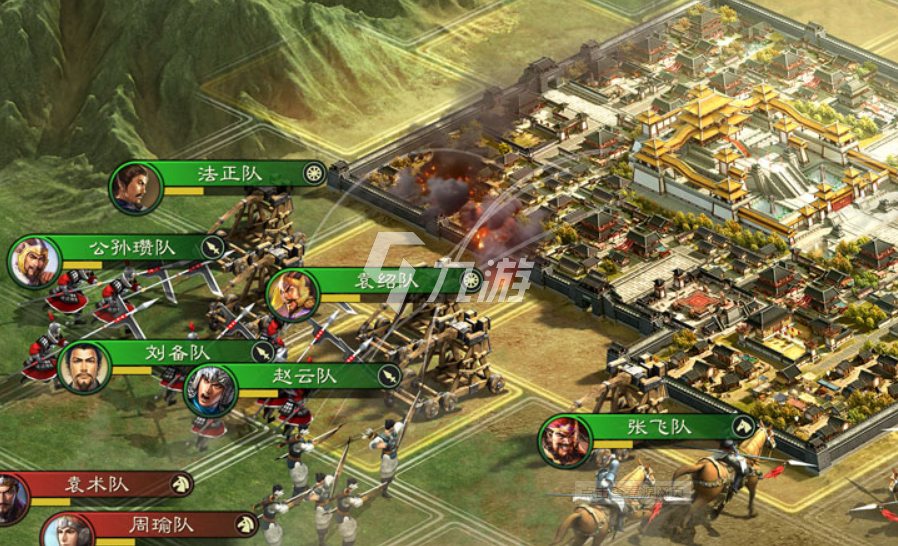Click 刘备's general portrait
Viewport: 898px width, 546px height.
pos(84,367)
